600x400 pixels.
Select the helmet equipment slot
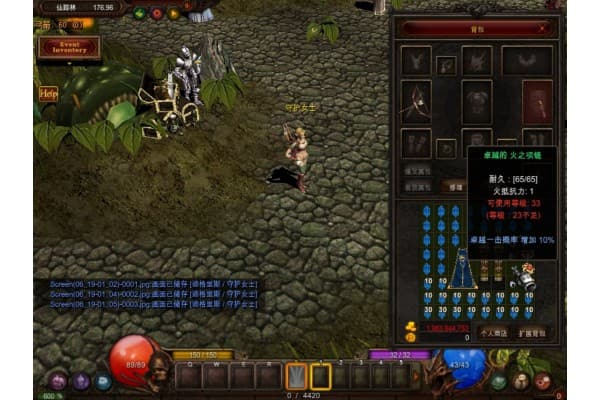477,60
